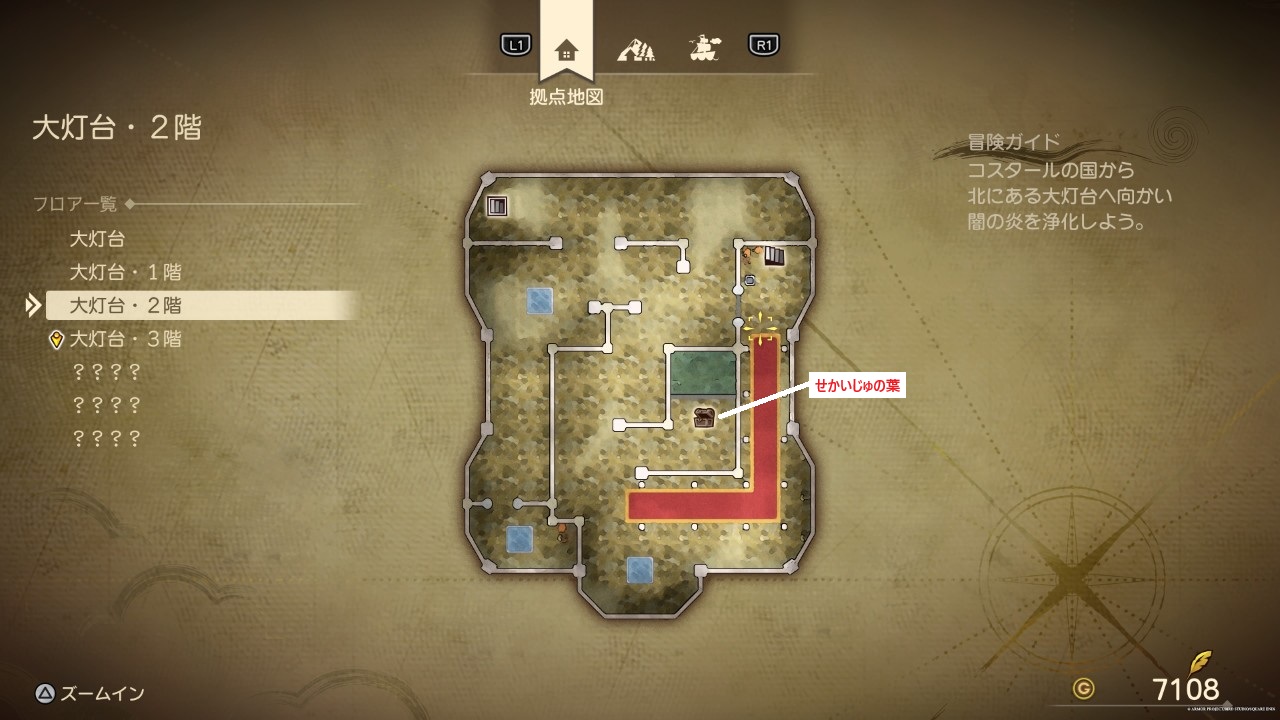The height and width of the screenshot is (720, 1280).
Task: Switch to the 大灯台・3階 floor entry
Action: (125, 339)
